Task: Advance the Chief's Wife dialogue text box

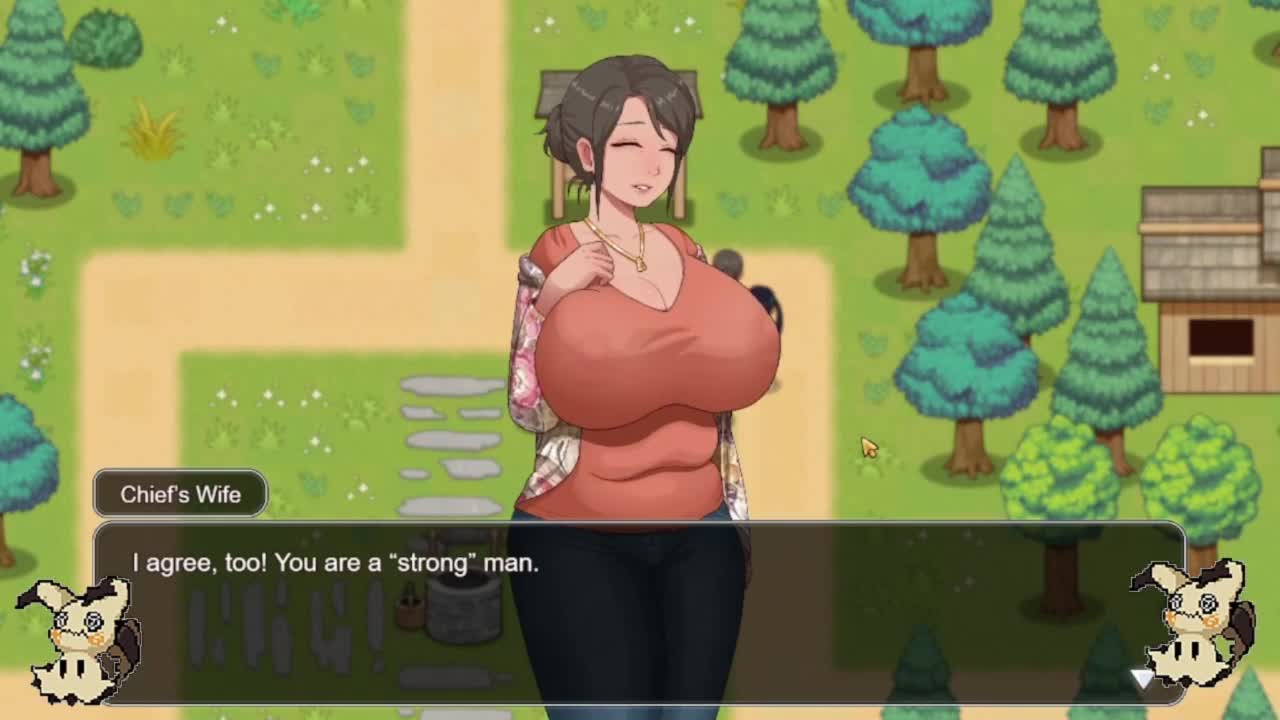Action: 640,612
